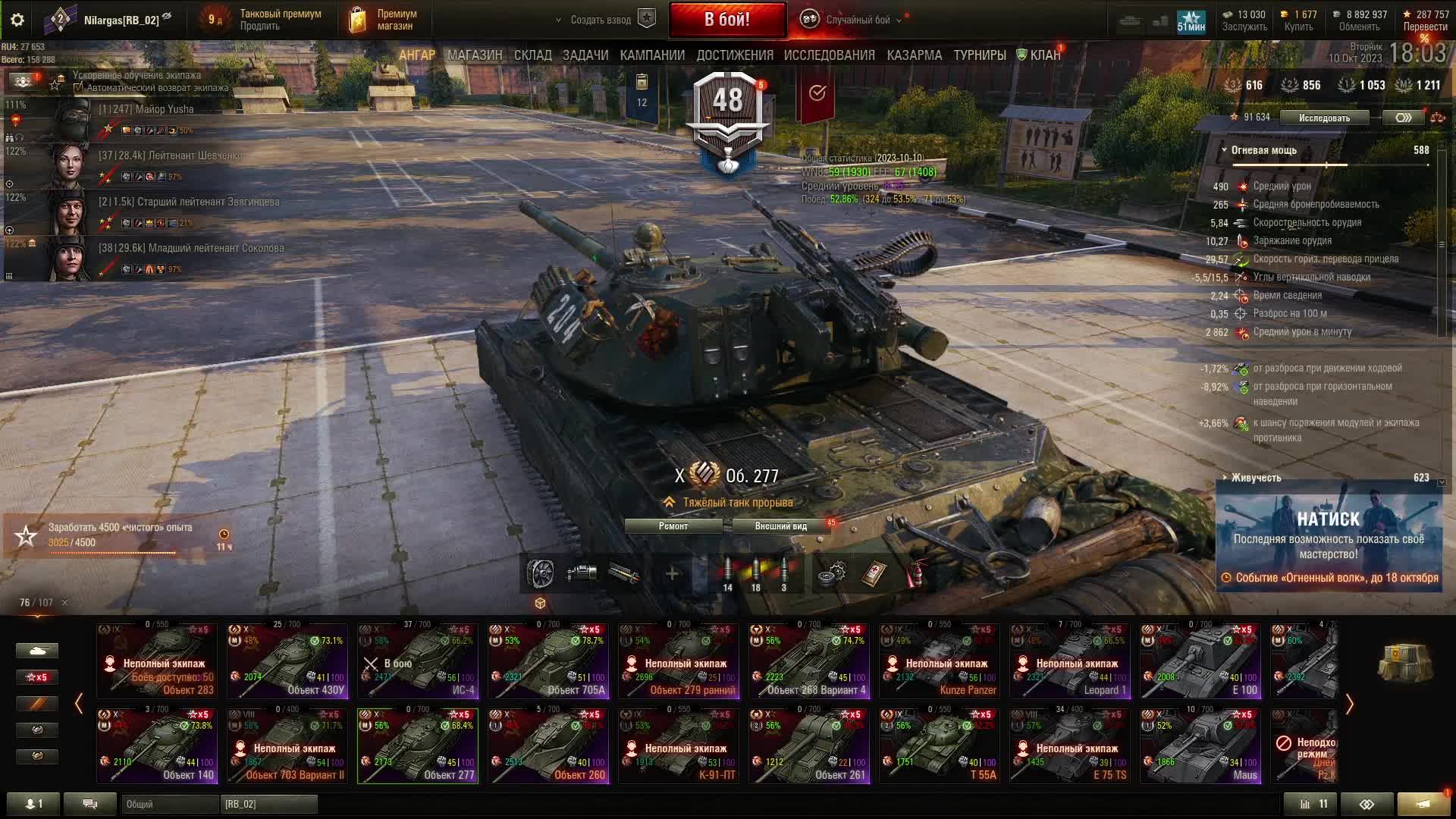Switch to the МАГАЗИН tab
Screen dimensions: 1456x819
coord(475,55)
